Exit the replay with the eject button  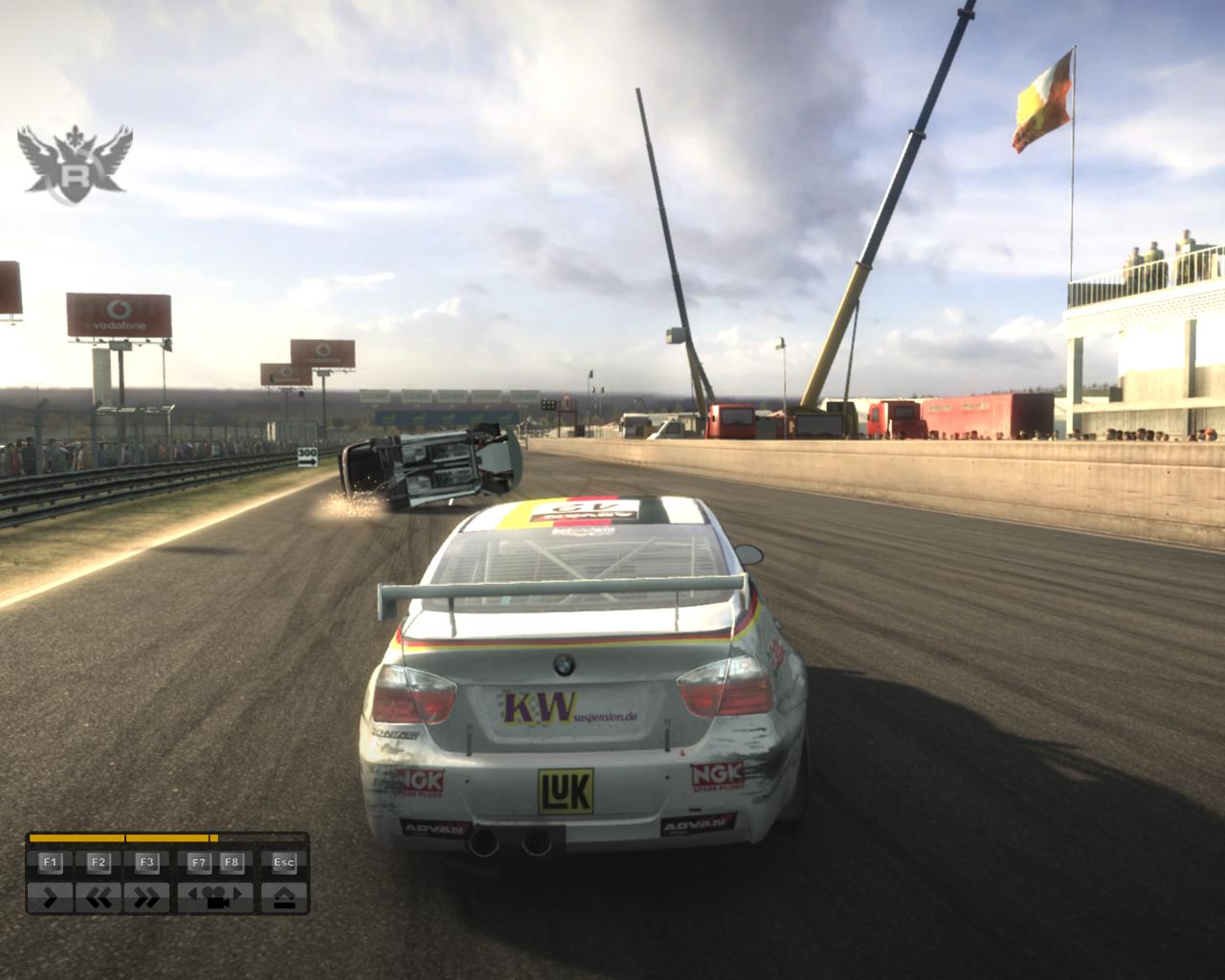284,898
